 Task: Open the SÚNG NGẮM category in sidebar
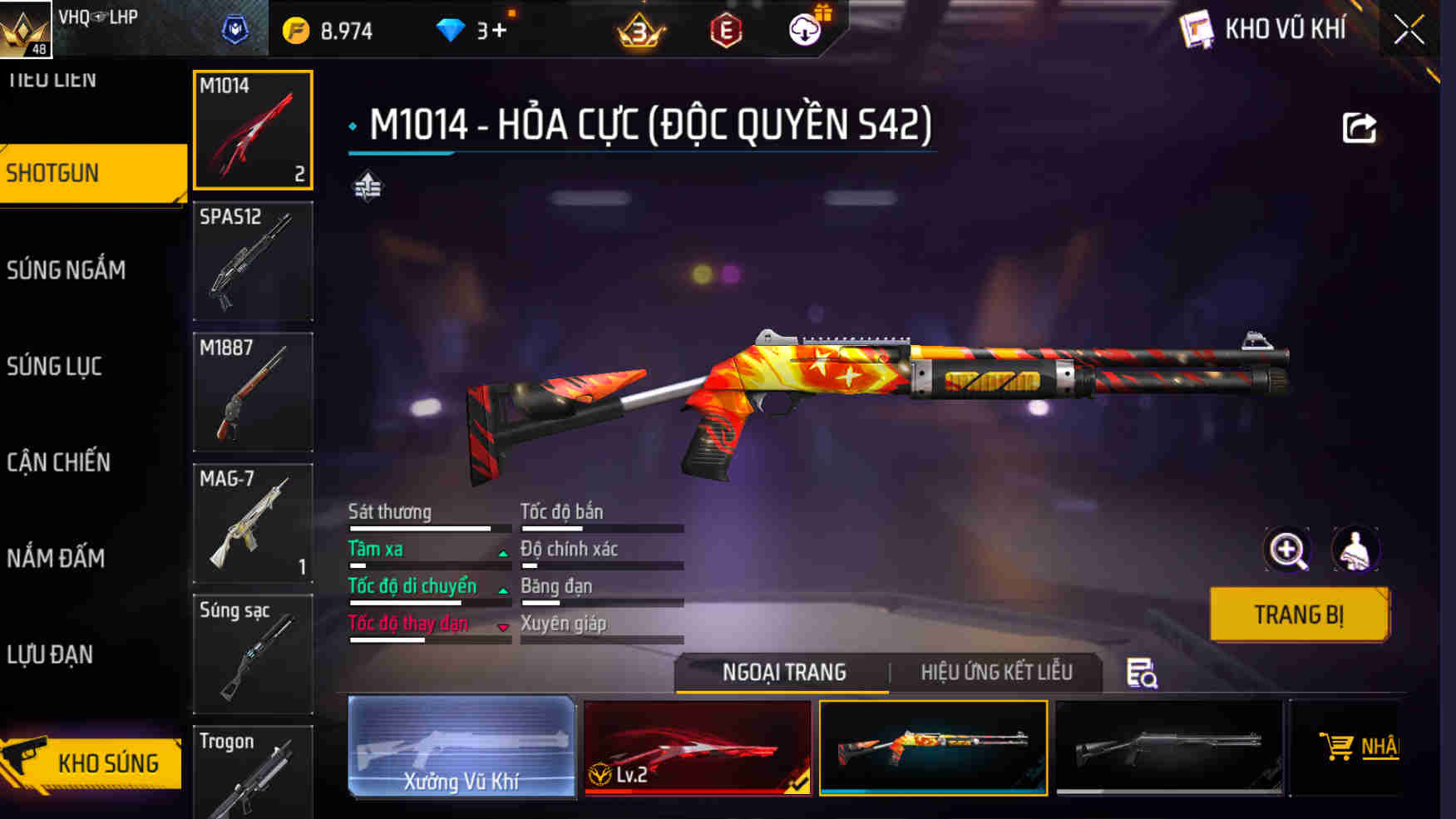tap(67, 269)
